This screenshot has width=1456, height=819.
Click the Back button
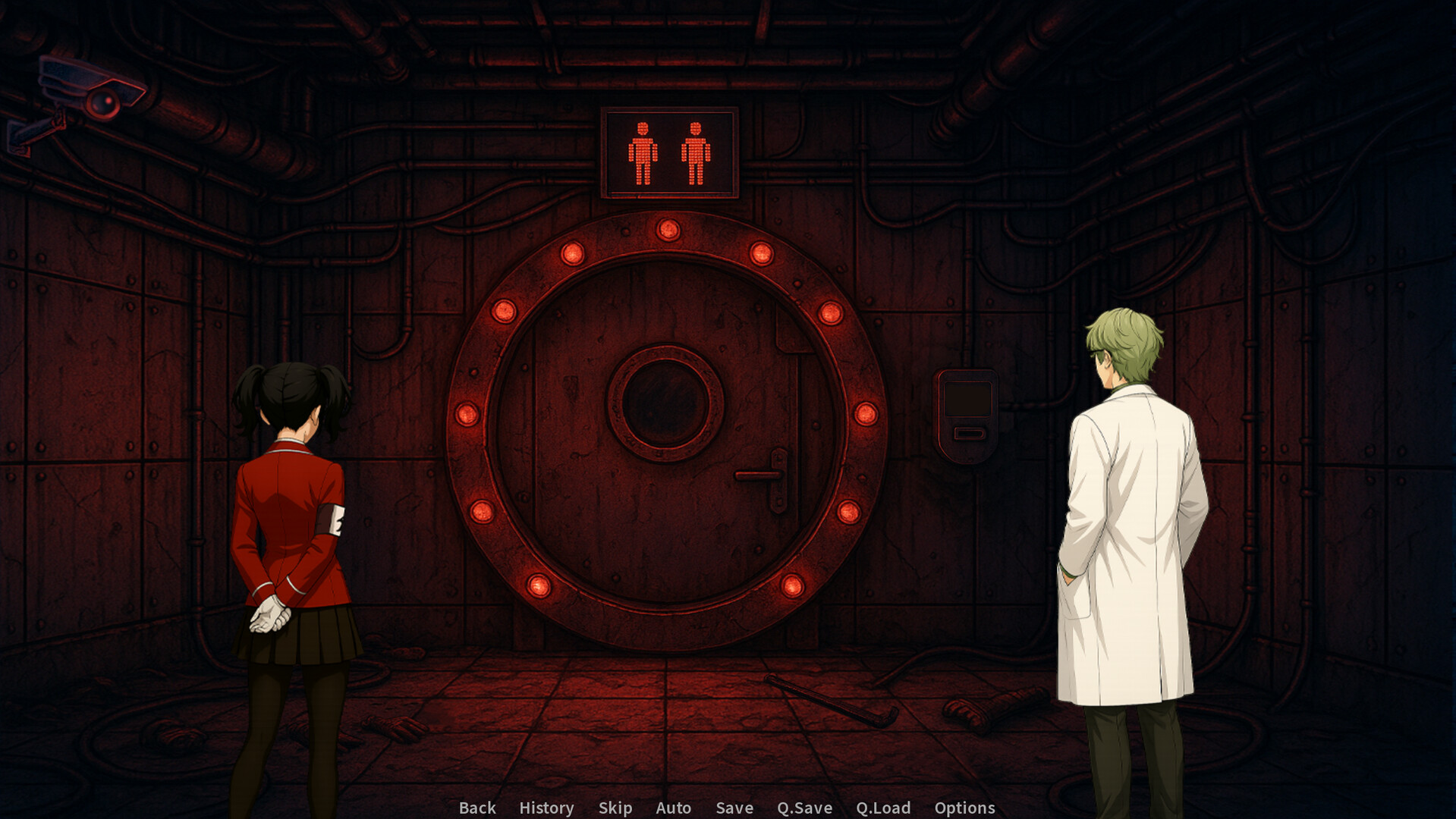click(476, 808)
